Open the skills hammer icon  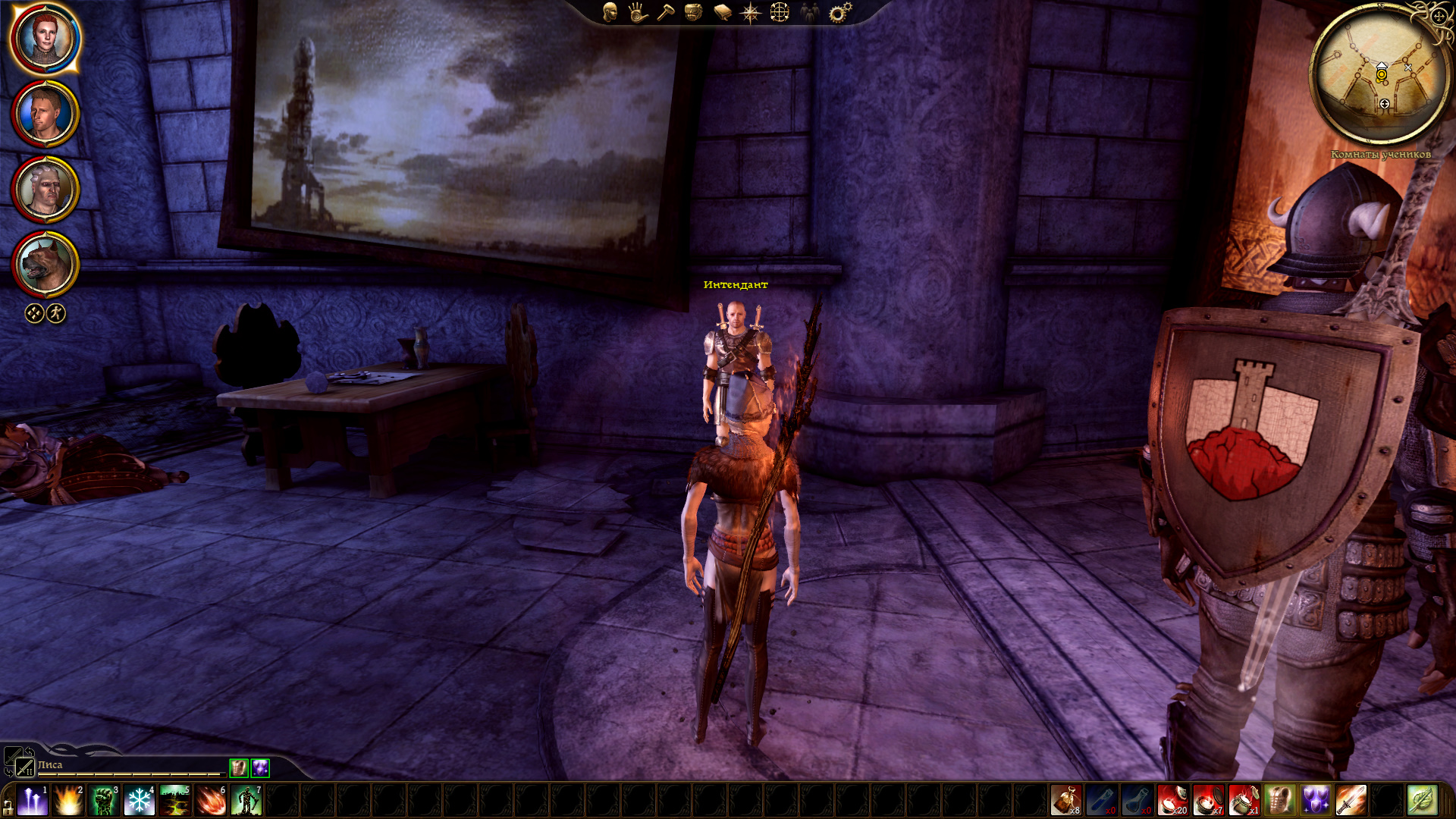pyautogui.click(x=665, y=12)
